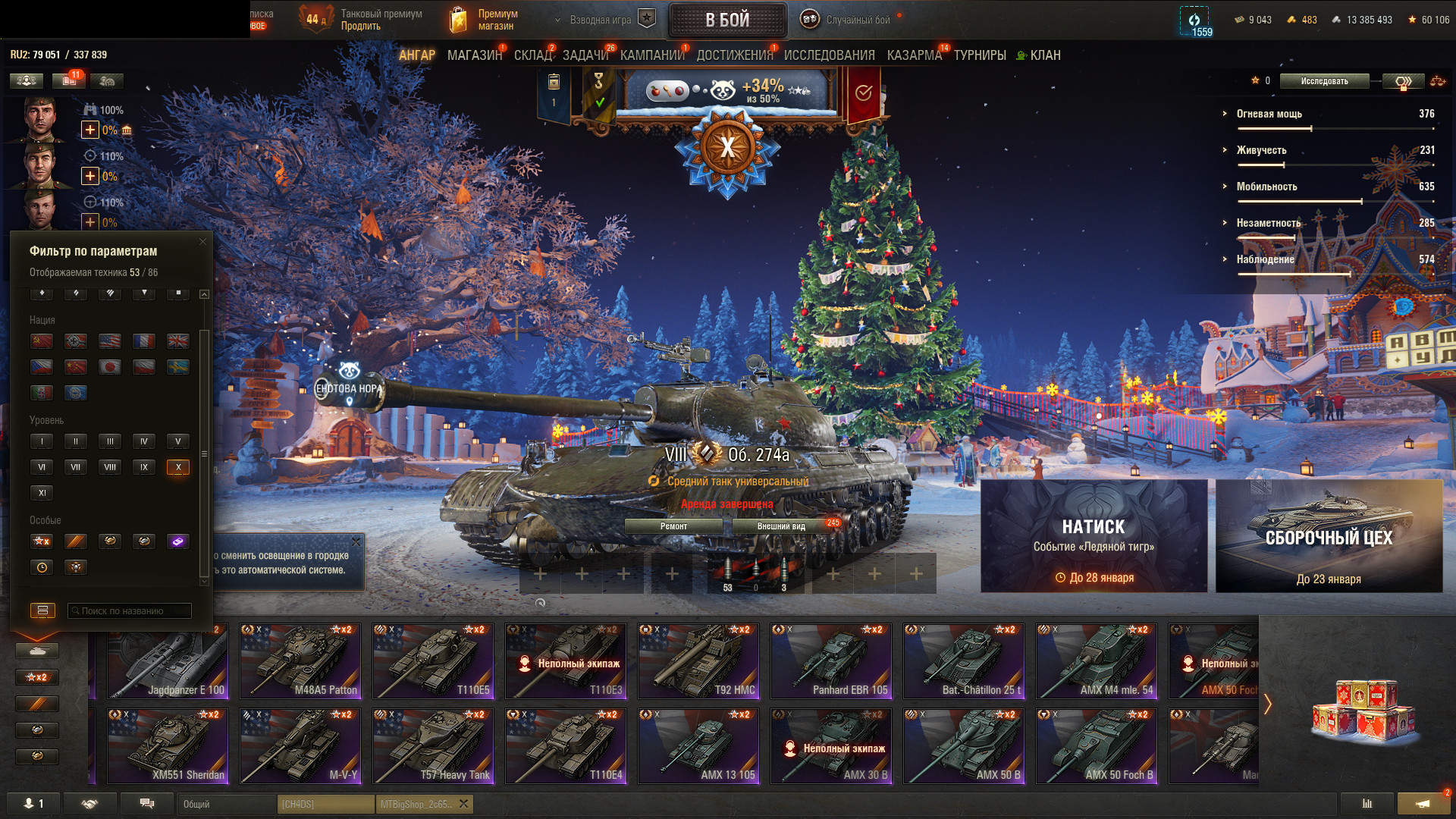Viewport: 1456px width, 819px height.
Task: Start battle with the В БОЙ button
Action: point(727,20)
